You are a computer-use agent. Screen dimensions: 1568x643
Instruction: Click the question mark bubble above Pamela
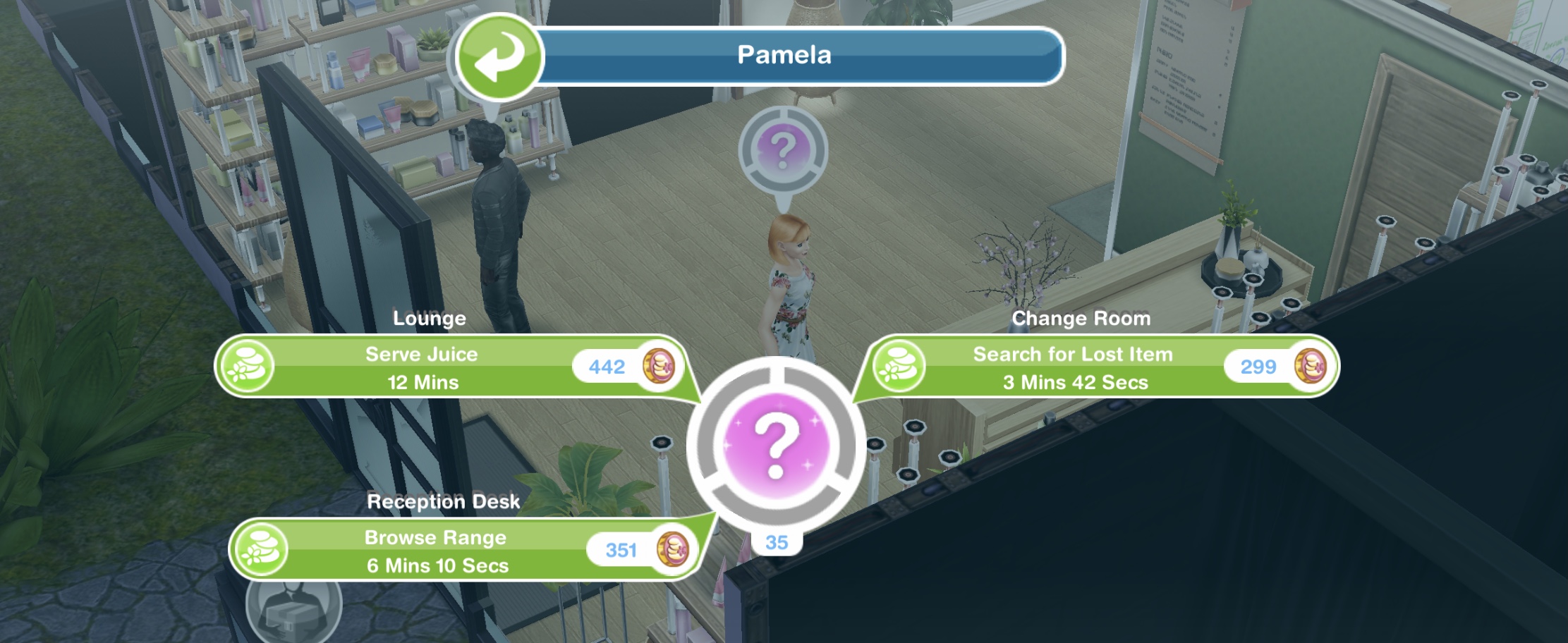pyautogui.click(x=782, y=151)
